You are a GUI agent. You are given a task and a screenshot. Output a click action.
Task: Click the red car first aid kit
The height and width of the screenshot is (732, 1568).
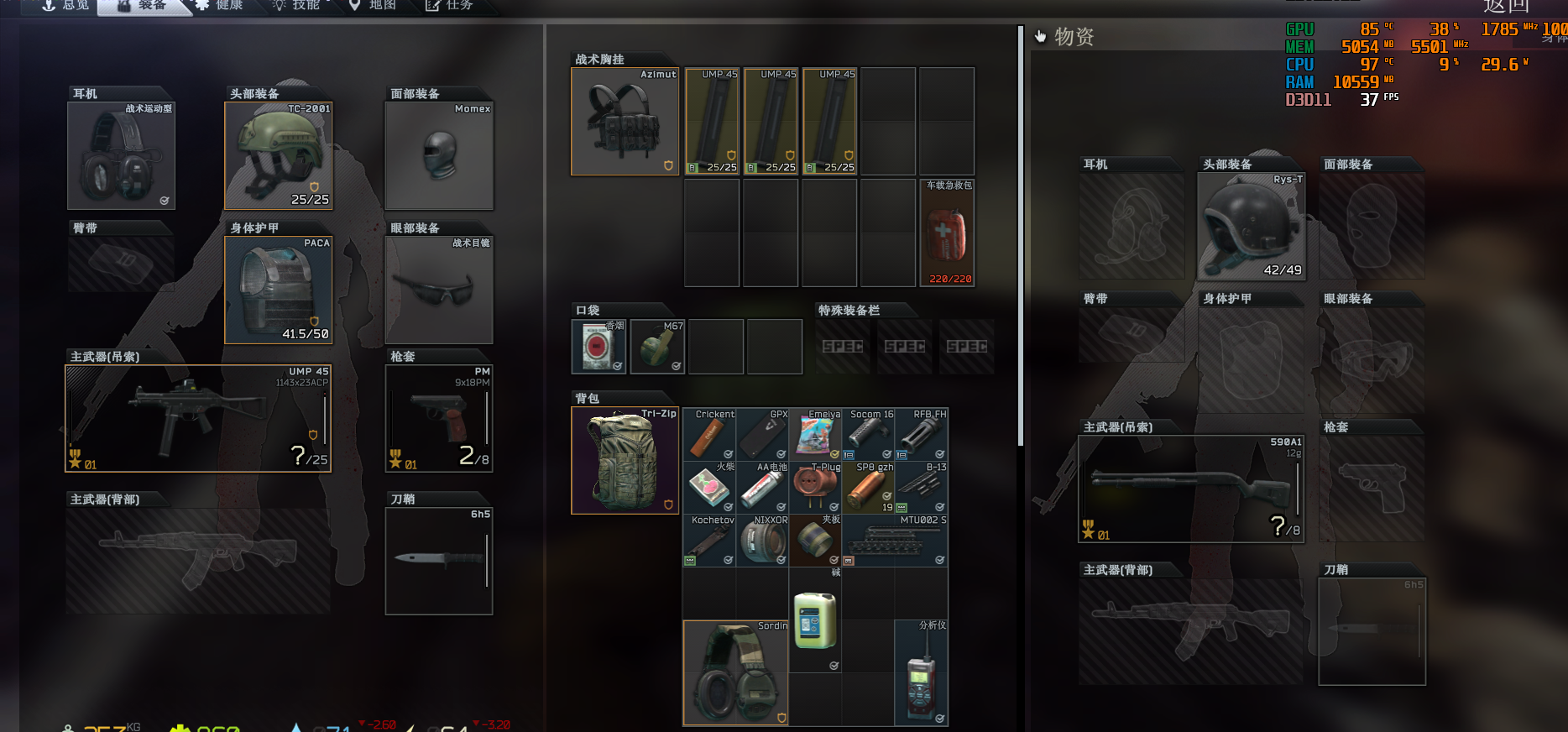coord(947,233)
